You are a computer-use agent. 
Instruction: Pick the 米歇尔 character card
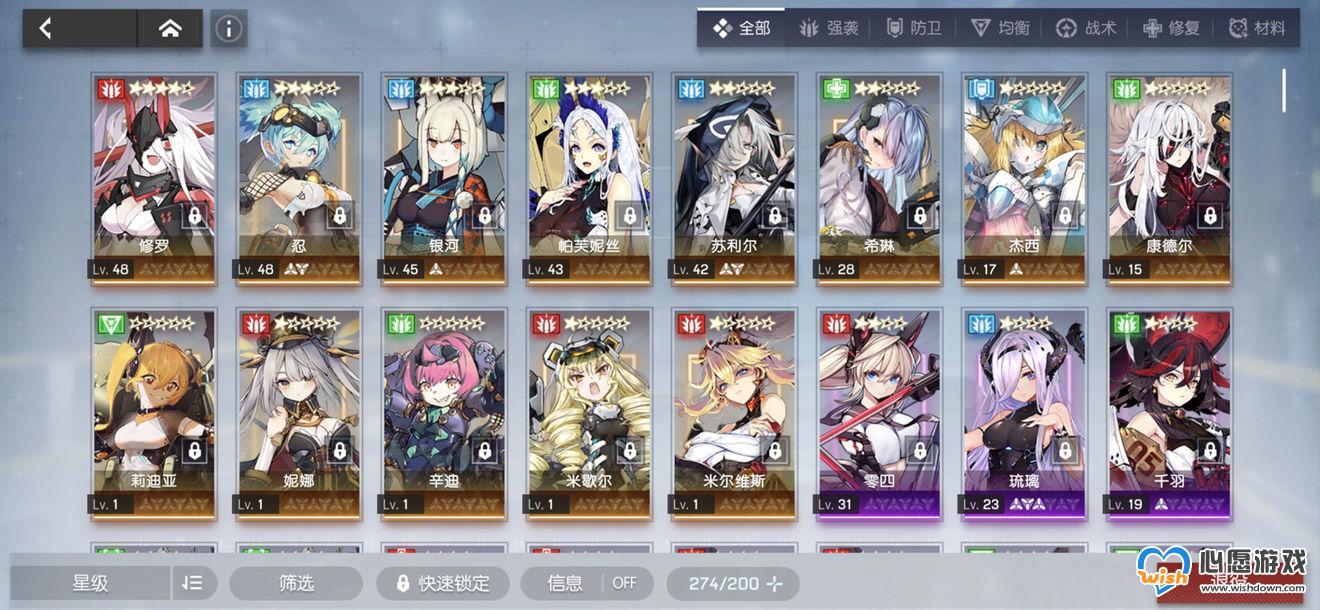588,410
